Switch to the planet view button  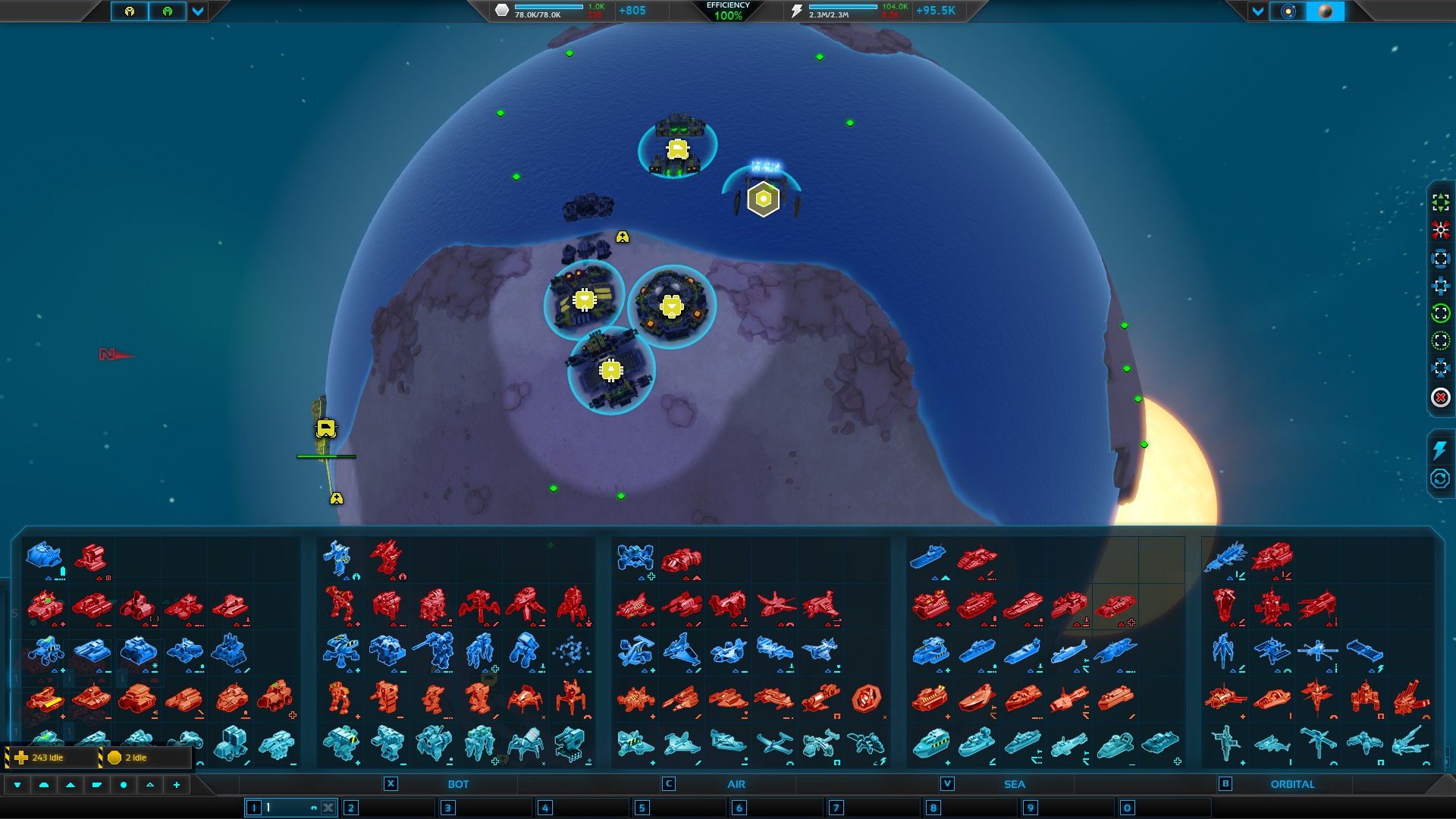tap(1326, 11)
